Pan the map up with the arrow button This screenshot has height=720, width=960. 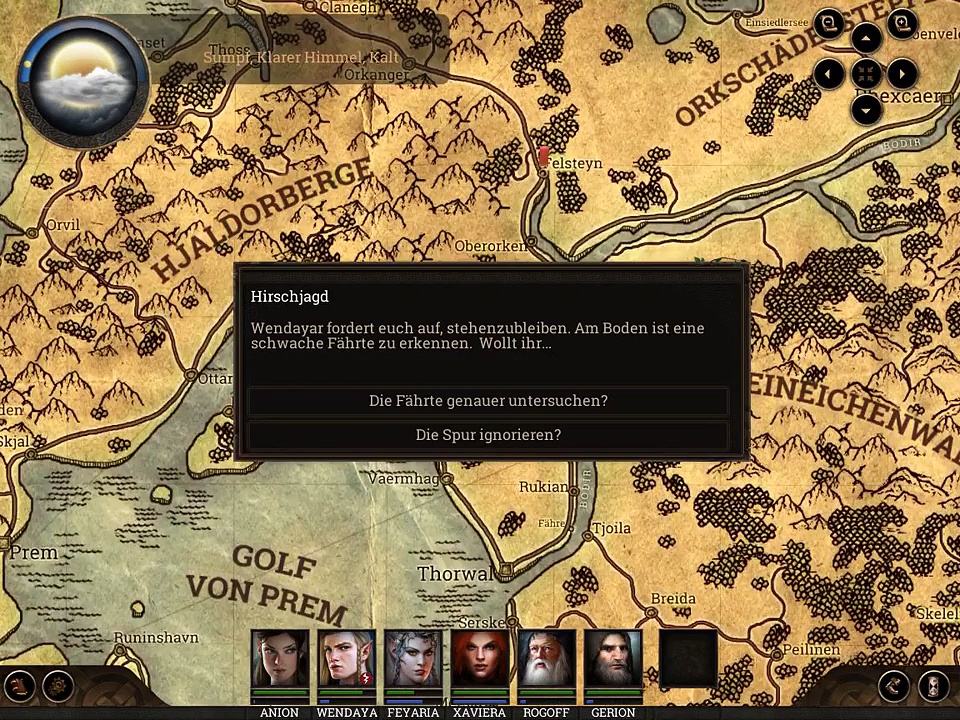(x=866, y=39)
